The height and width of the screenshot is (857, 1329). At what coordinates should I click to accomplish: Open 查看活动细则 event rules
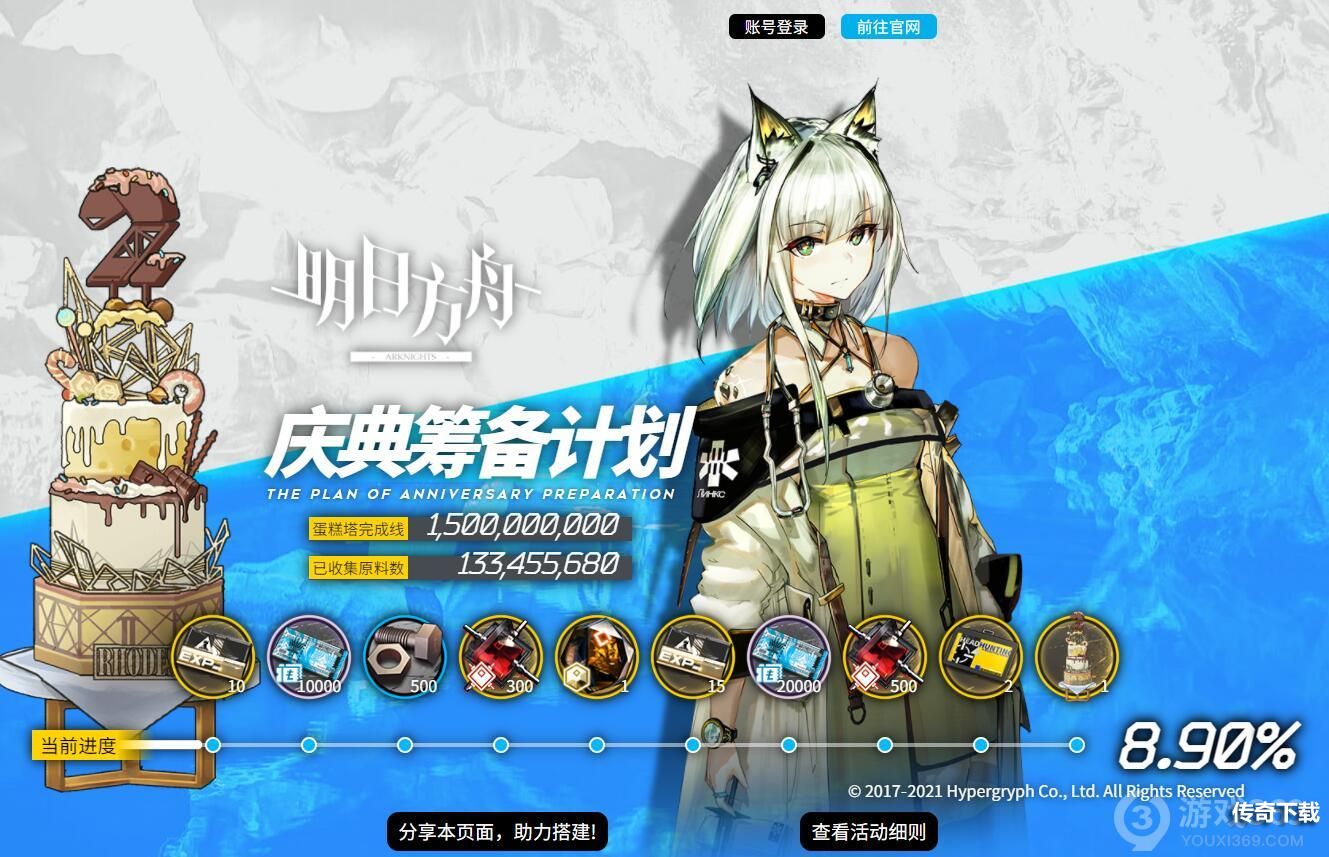868,831
